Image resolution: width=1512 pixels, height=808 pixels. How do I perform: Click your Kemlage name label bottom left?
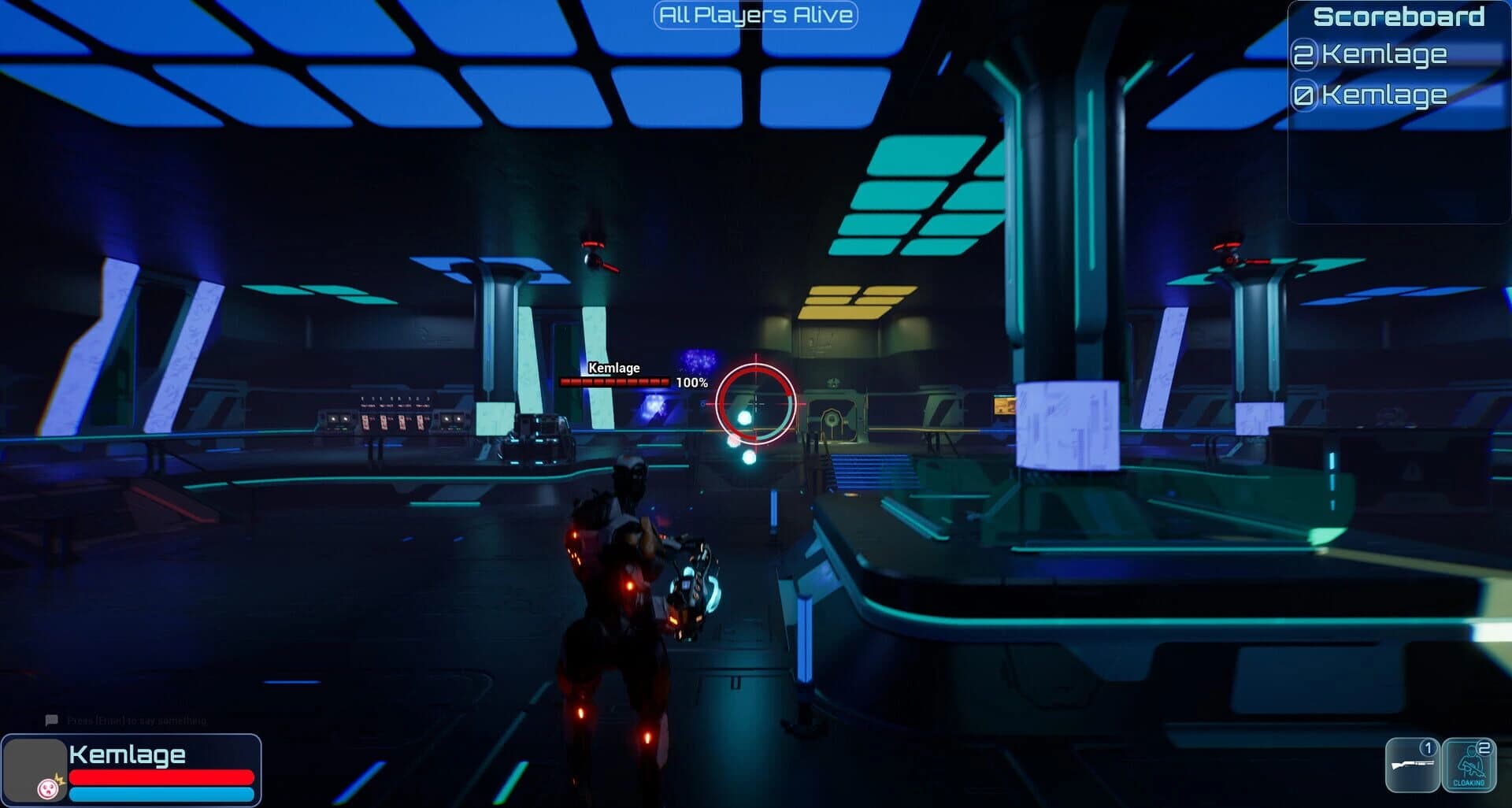[x=128, y=754]
